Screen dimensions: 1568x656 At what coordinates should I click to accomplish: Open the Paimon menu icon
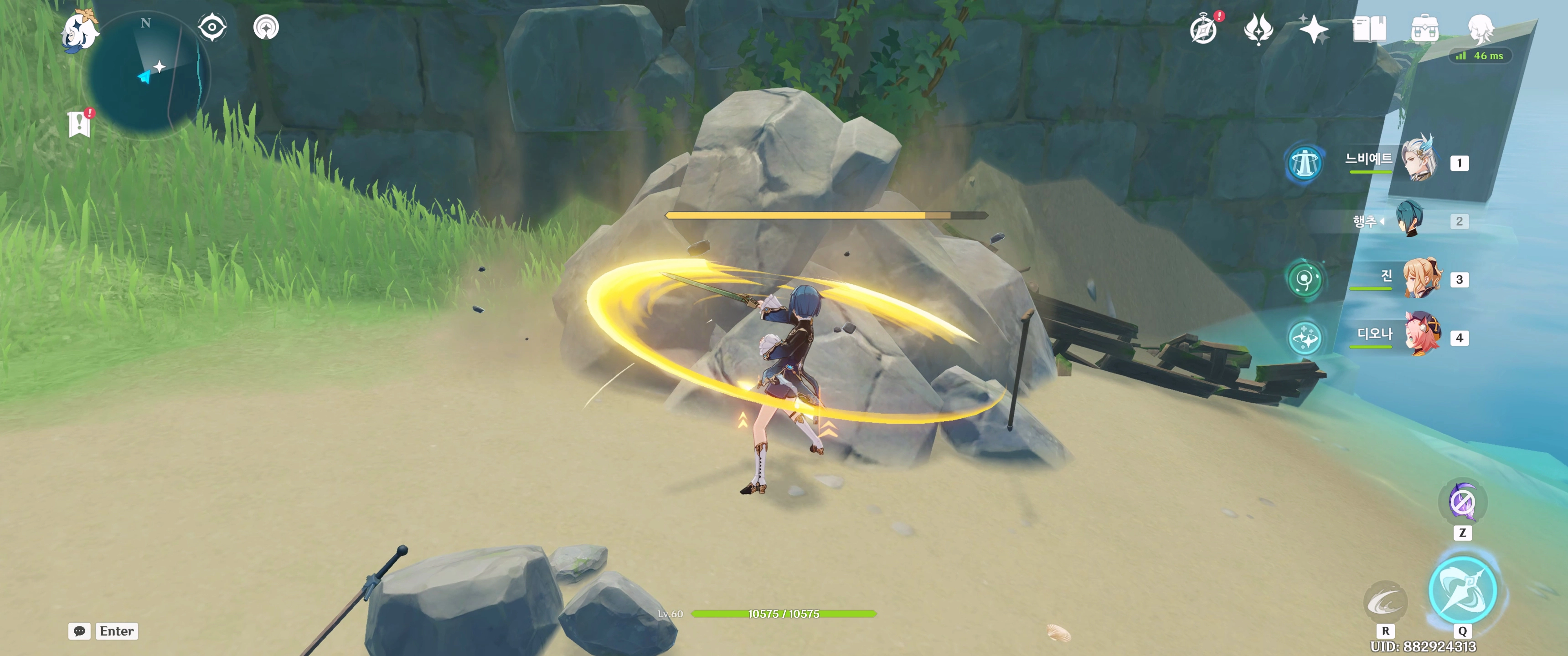click(x=80, y=31)
